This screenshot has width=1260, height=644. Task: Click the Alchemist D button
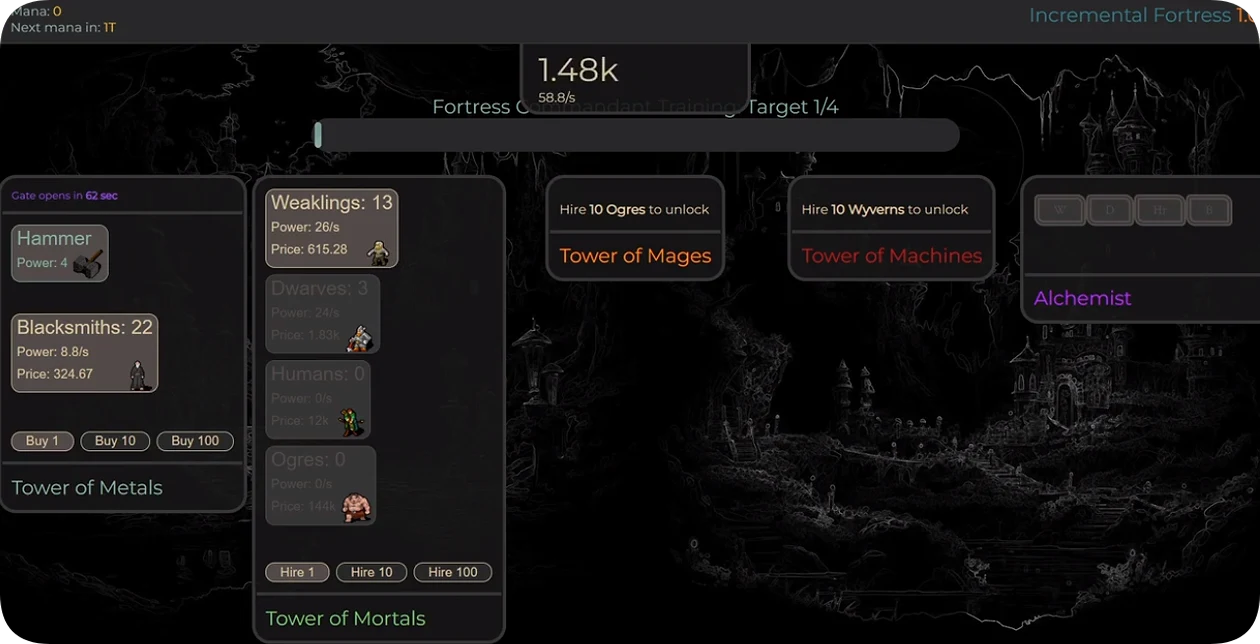pyautogui.click(x=1109, y=210)
